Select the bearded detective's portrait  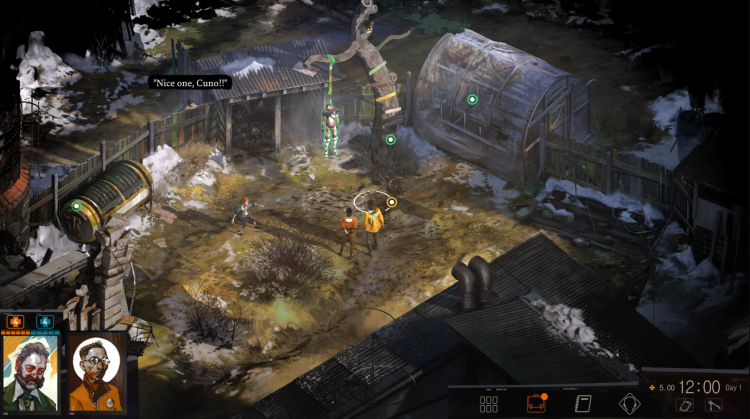pyautogui.click(x=31, y=372)
